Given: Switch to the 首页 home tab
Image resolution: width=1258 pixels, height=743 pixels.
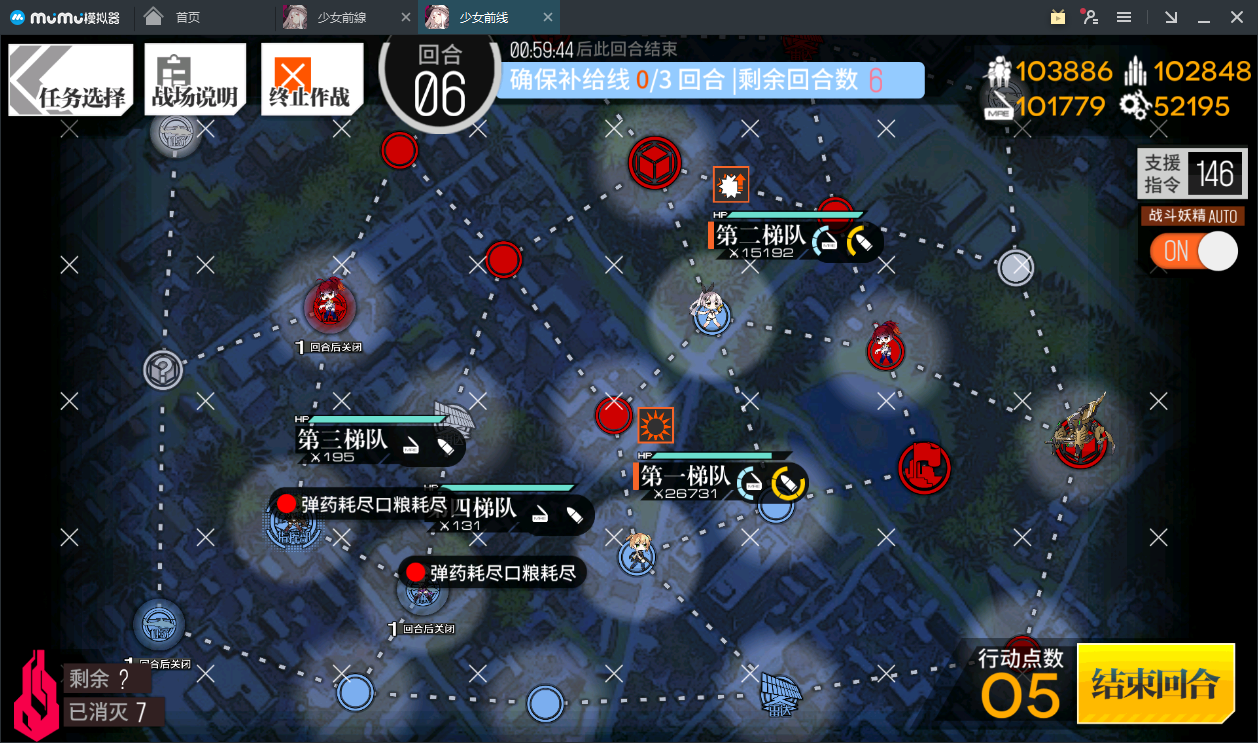Looking at the screenshot, I should pos(186,17).
